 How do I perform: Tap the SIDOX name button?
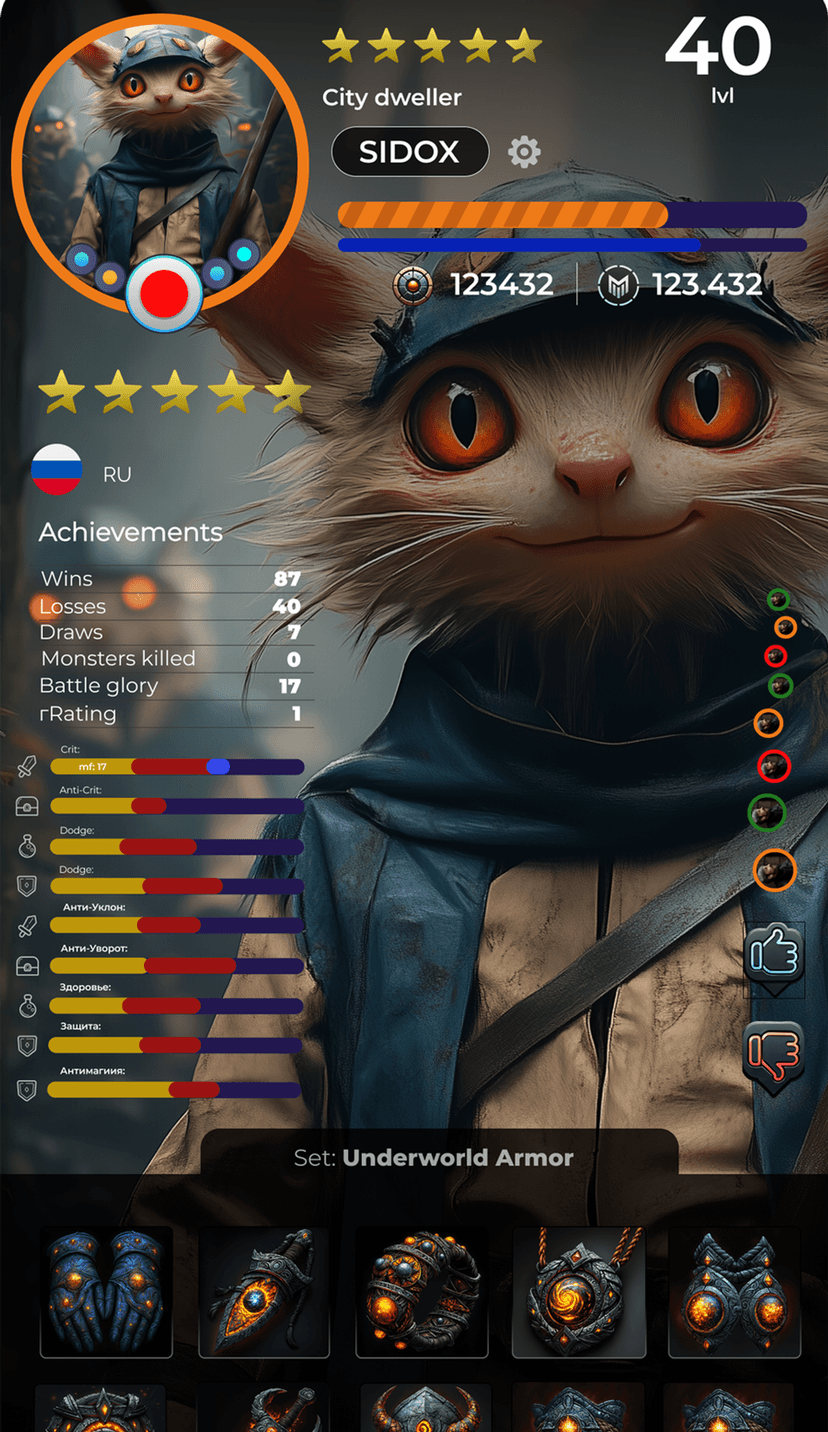[x=410, y=152]
